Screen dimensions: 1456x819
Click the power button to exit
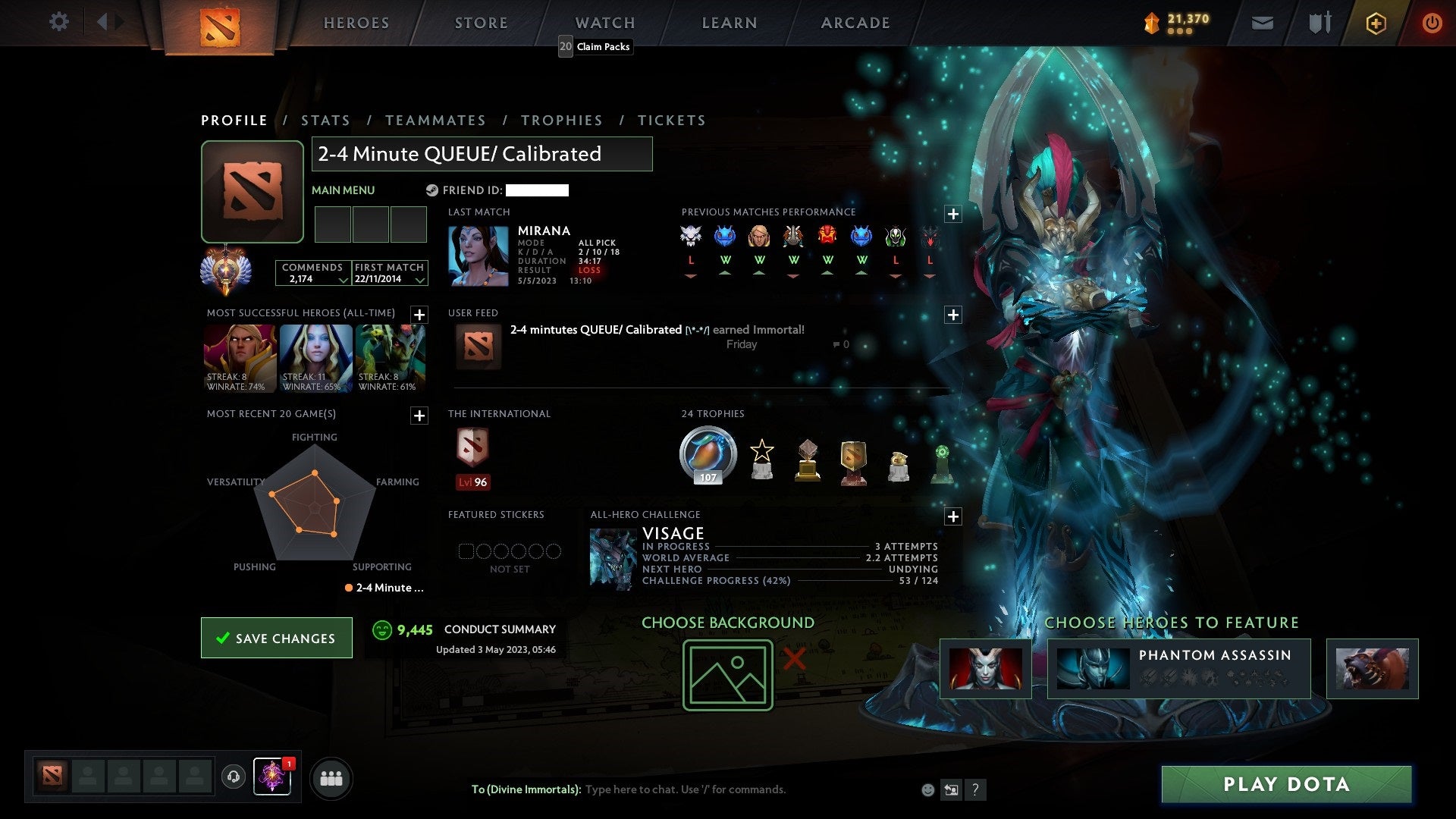point(1432,23)
